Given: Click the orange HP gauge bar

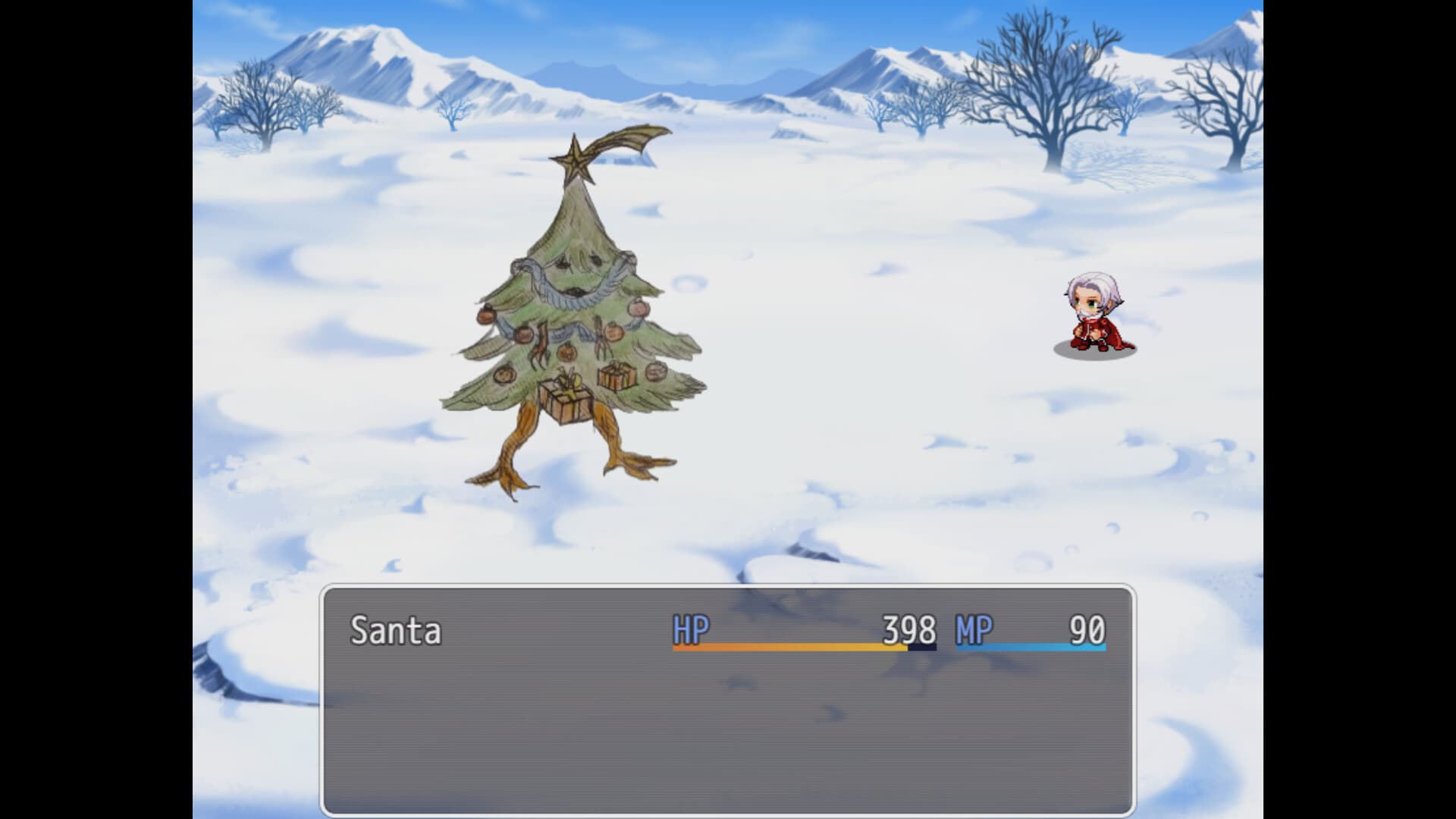Looking at the screenshot, I should coord(789,648).
